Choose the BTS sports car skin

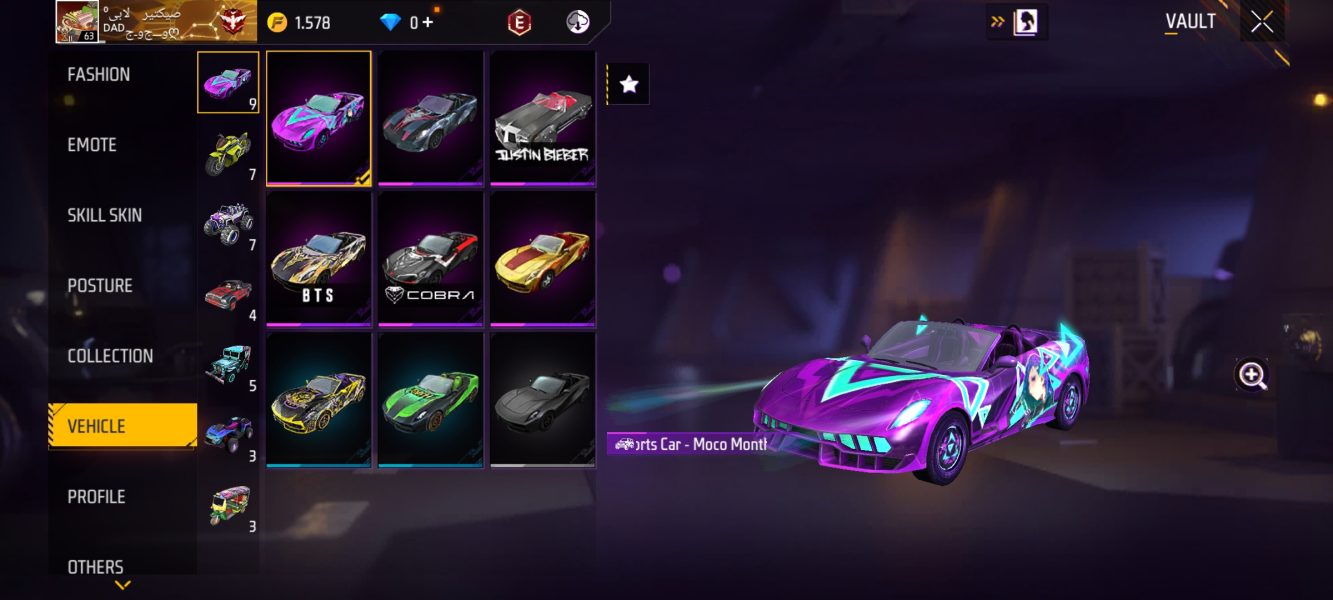coord(318,259)
